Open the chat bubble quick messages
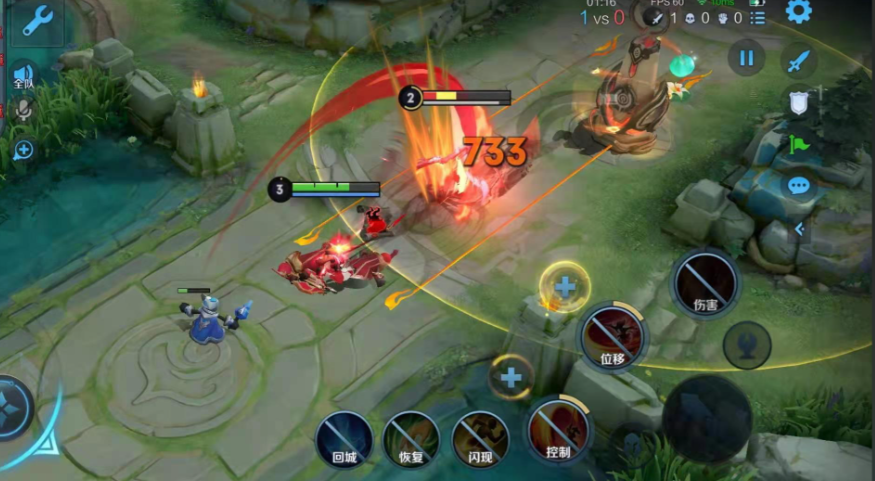This screenshot has height=481, width=875. point(798,185)
